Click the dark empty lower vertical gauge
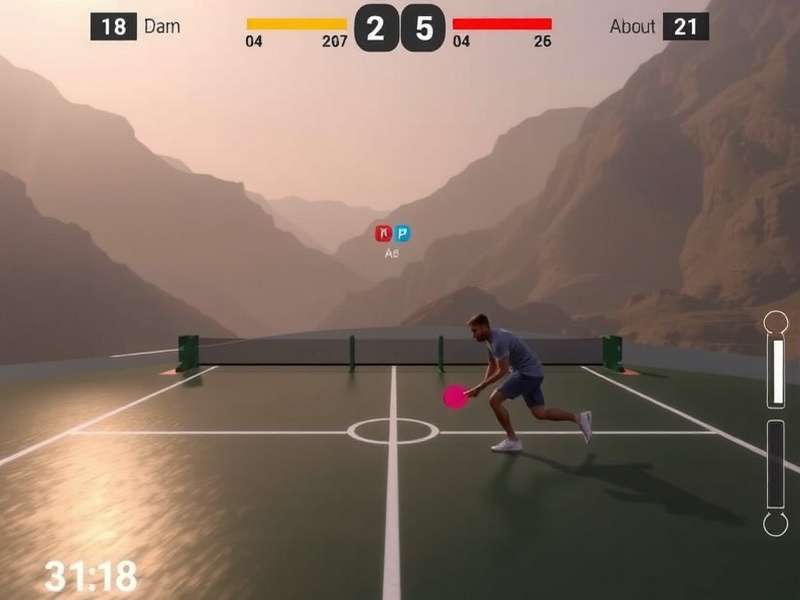Image resolution: width=800 pixels, height=600 pixels. click(776, 464)
